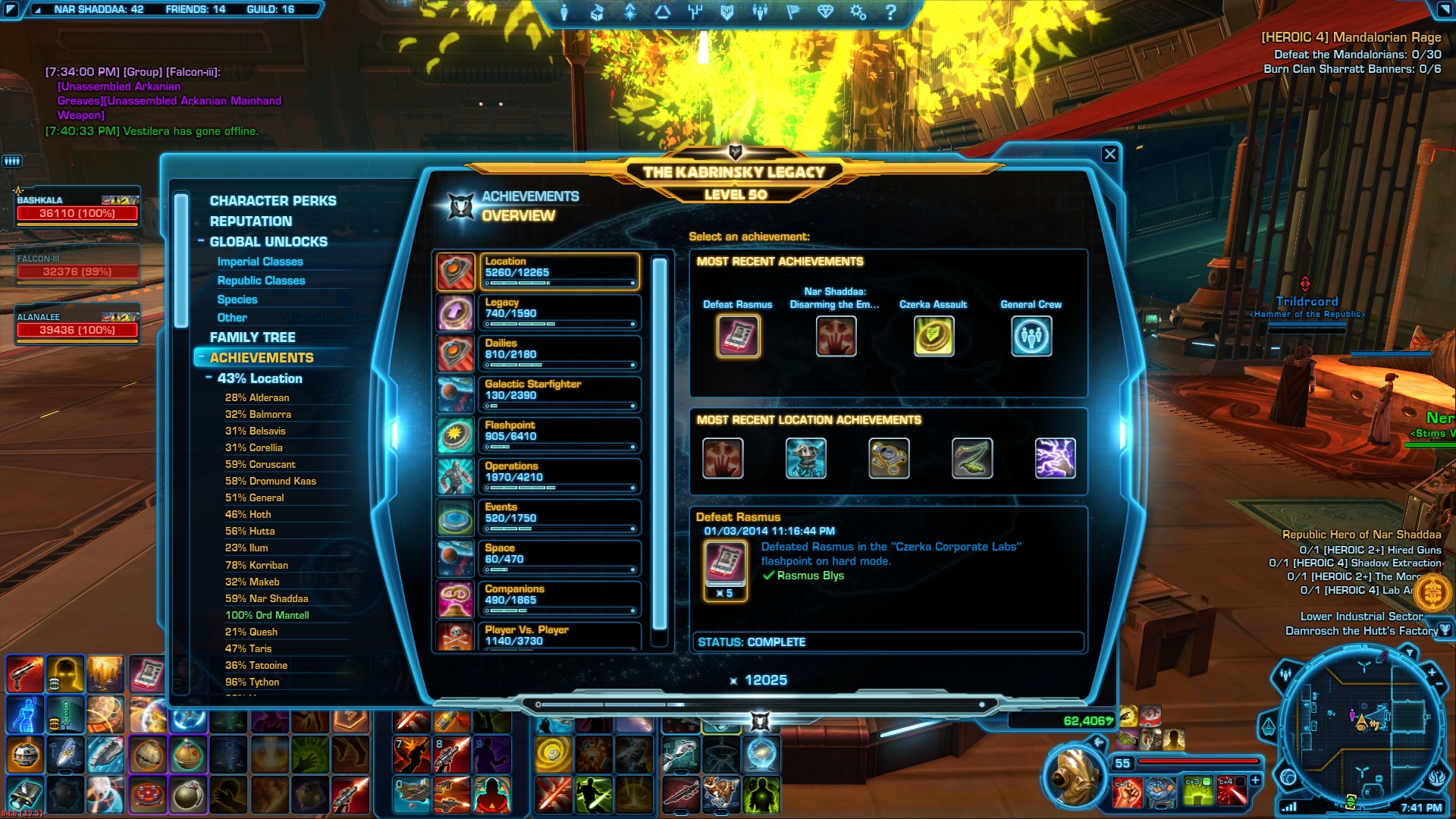Viewport: 1456px width, 819px height.
Task: Select the Character Perks sidebar entry
Action: [273, 200]
